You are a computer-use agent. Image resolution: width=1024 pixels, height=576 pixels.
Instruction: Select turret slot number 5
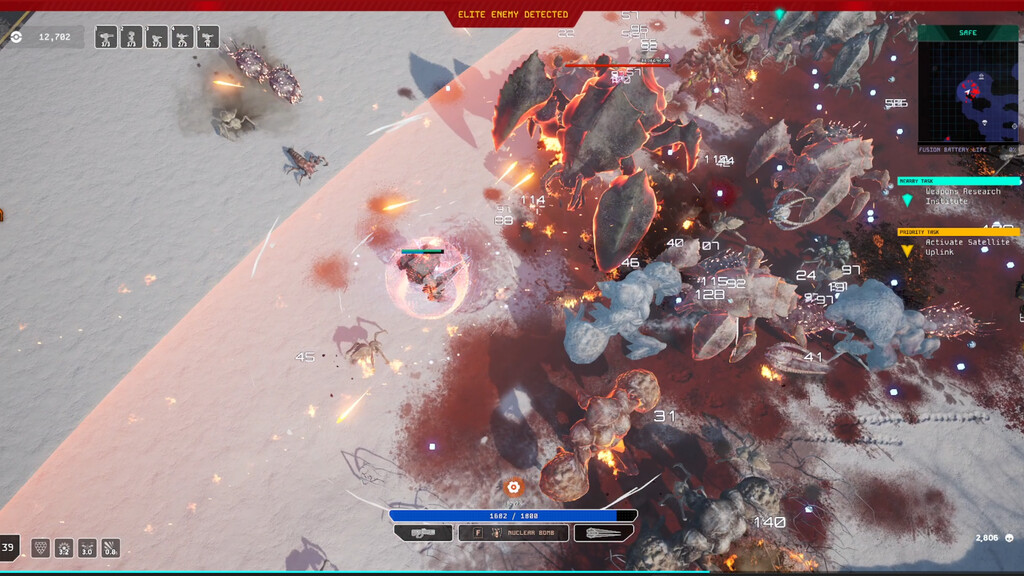pyautogui.click(x=208, y=38)
